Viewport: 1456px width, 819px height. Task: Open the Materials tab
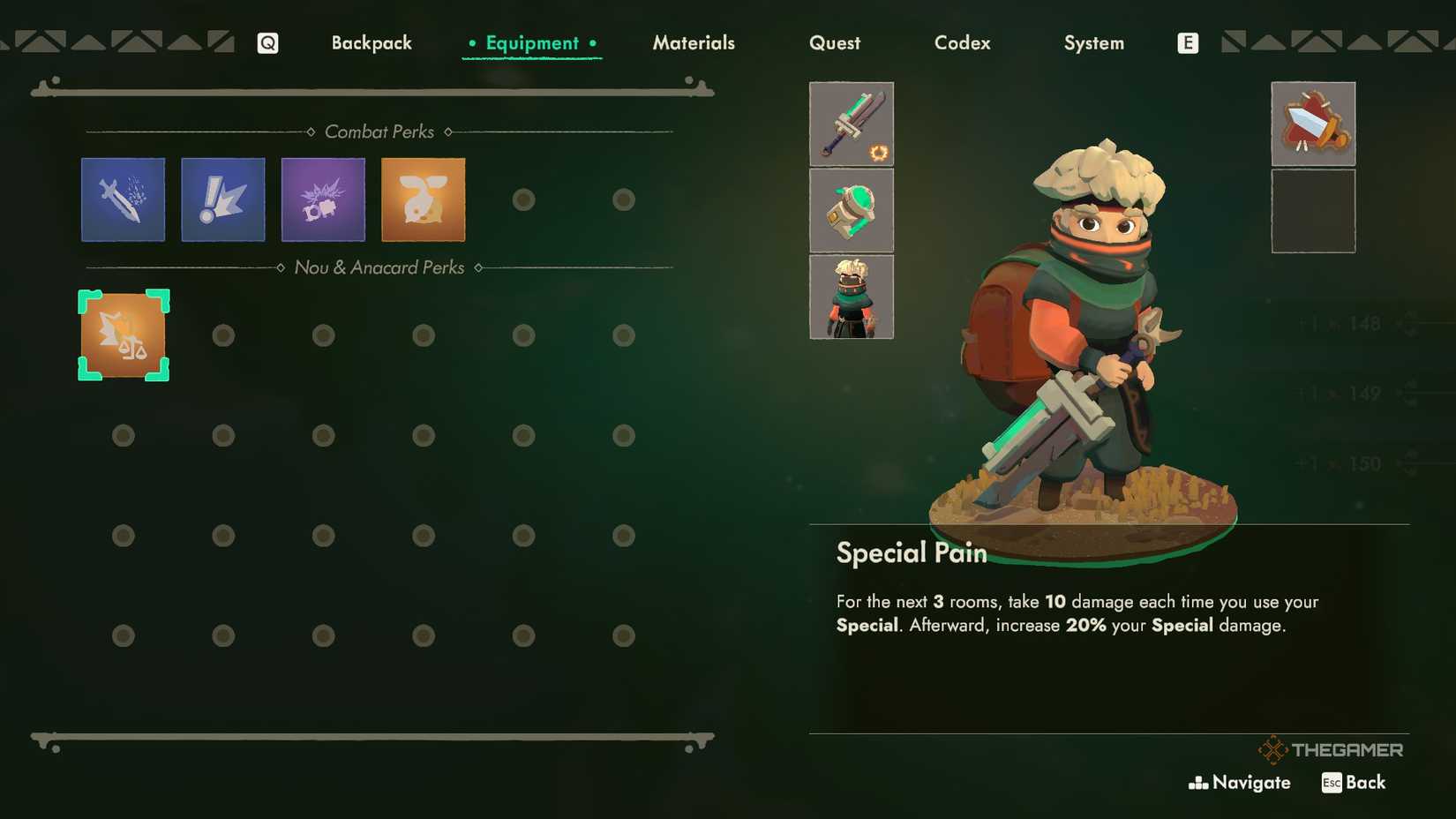[694, 41]
